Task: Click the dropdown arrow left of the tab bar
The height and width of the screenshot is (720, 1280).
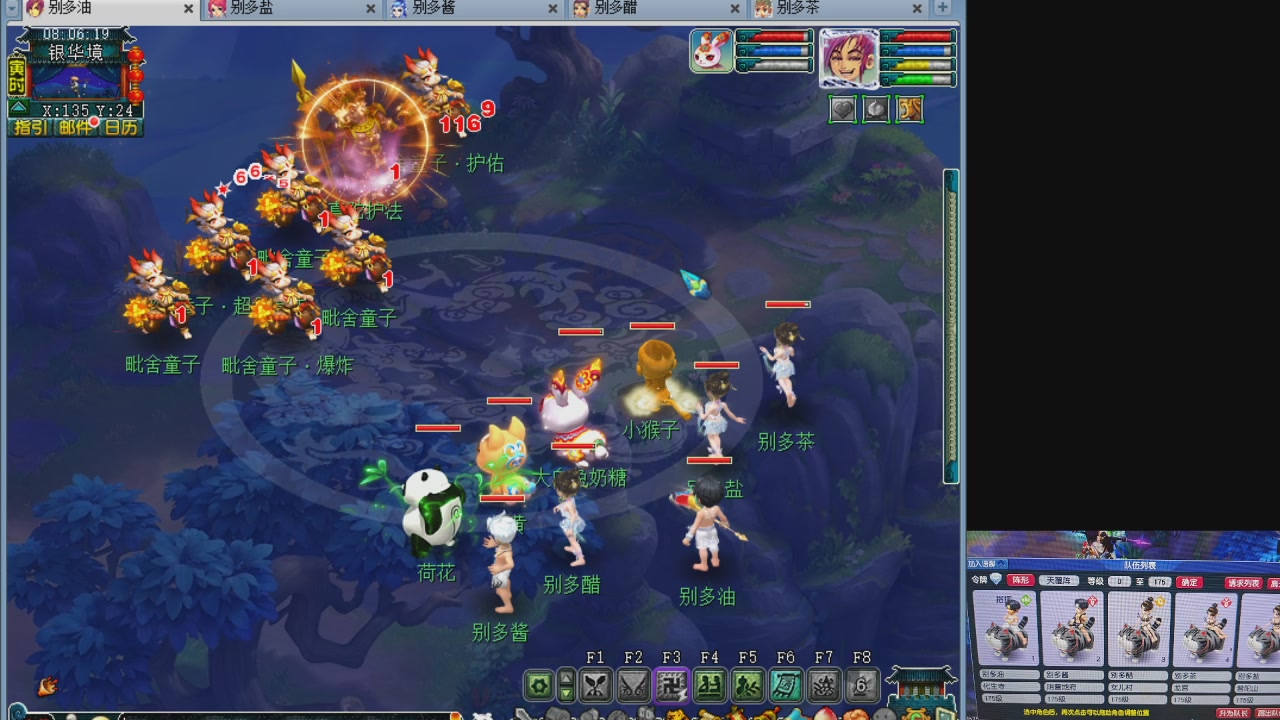Action: coord(10,8)
